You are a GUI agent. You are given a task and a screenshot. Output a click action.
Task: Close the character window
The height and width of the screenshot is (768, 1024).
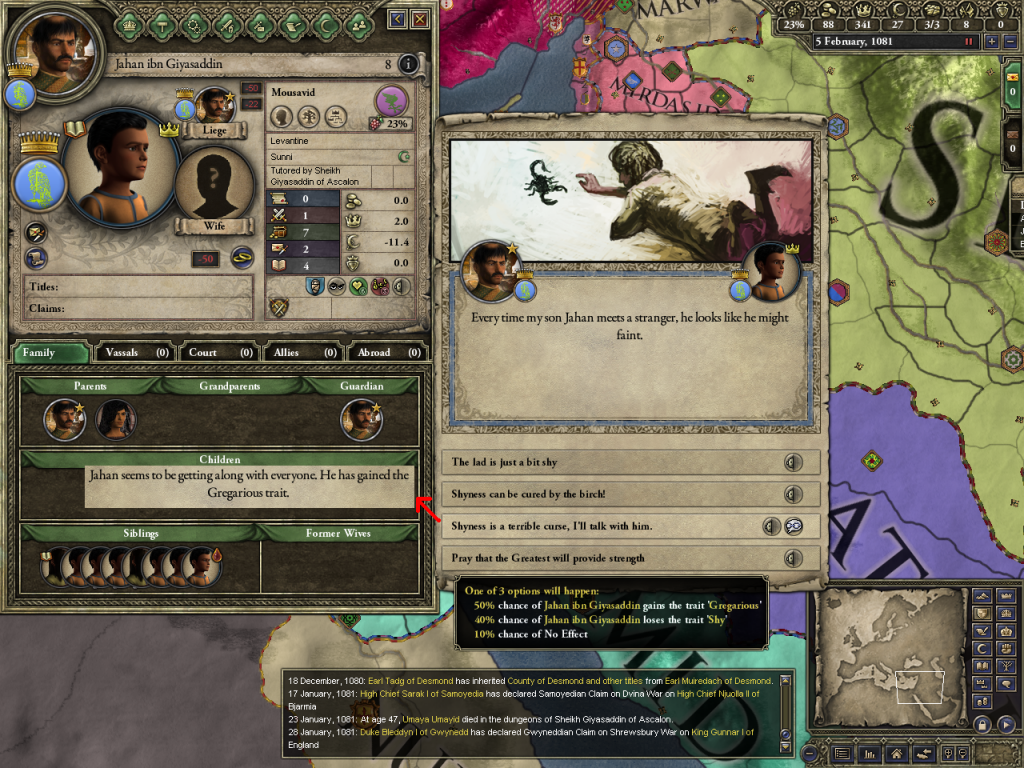coord(420,19)
